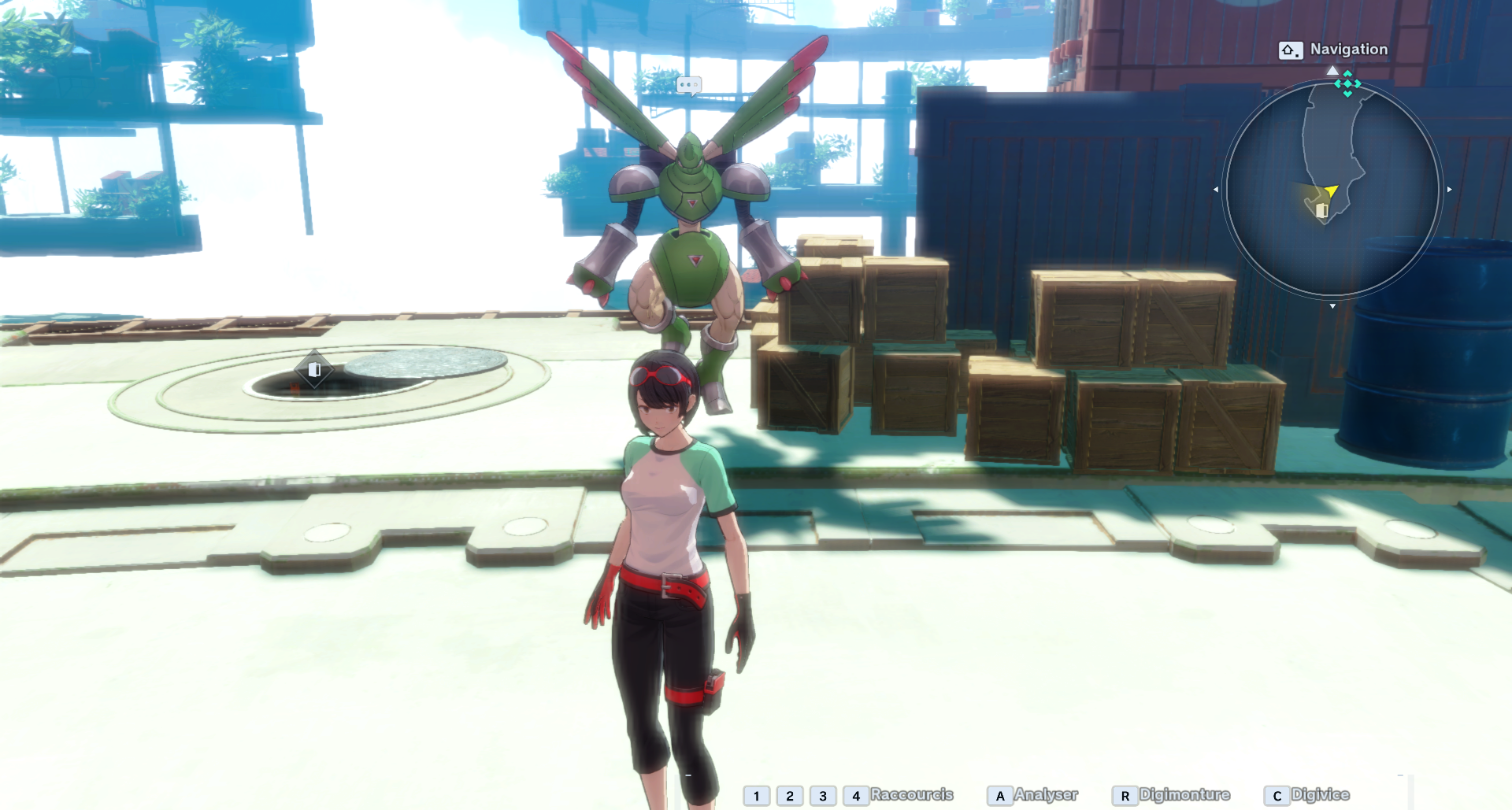Select the door marker on the minimap
Image resolution: width=1512 pixels, height=810 pixels.
pyautogui.click(x=1322, y=211)
